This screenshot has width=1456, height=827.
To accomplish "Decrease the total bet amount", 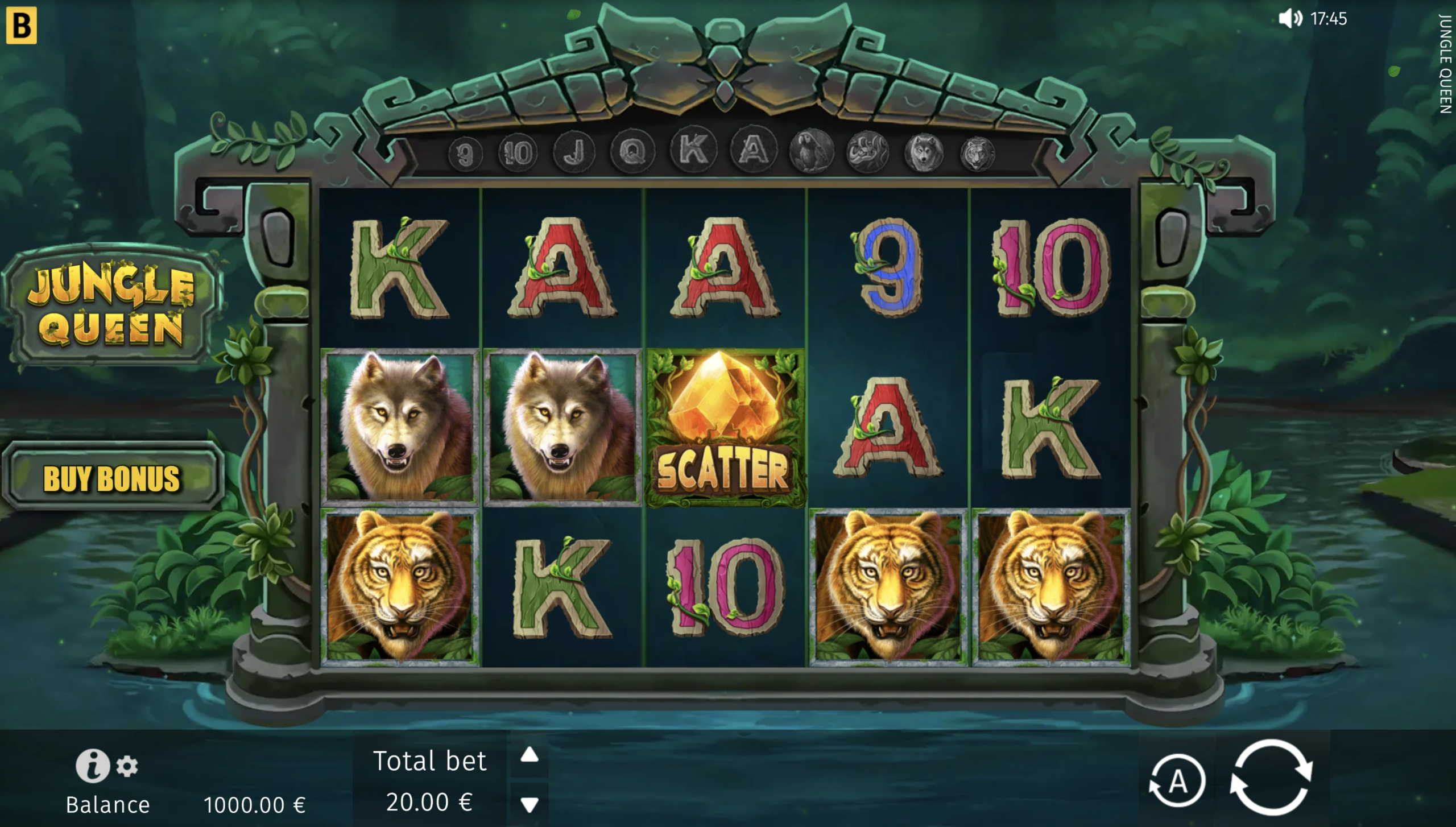I will (x=530, y=804).
